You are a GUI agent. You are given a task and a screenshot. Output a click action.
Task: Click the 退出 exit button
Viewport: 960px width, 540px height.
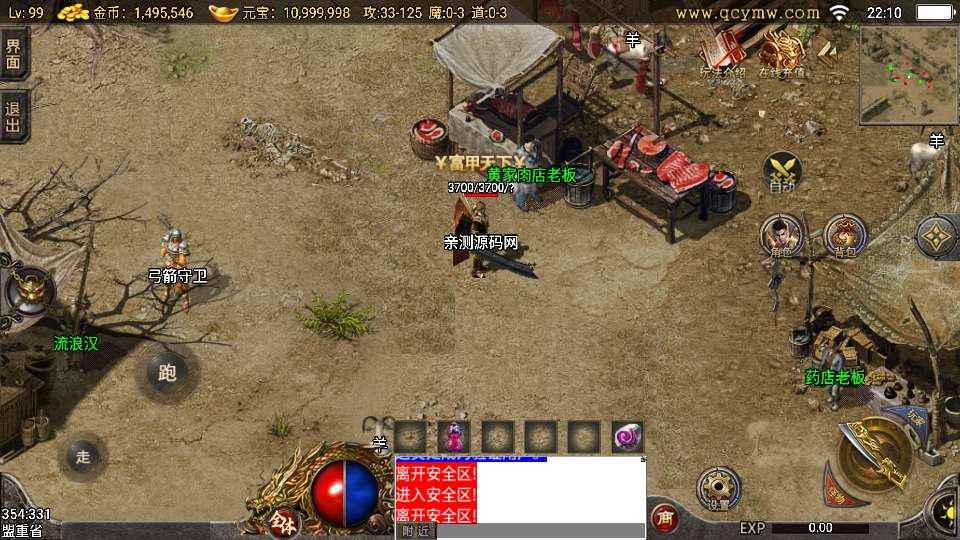pyautogui.click(x=14, y=117)
